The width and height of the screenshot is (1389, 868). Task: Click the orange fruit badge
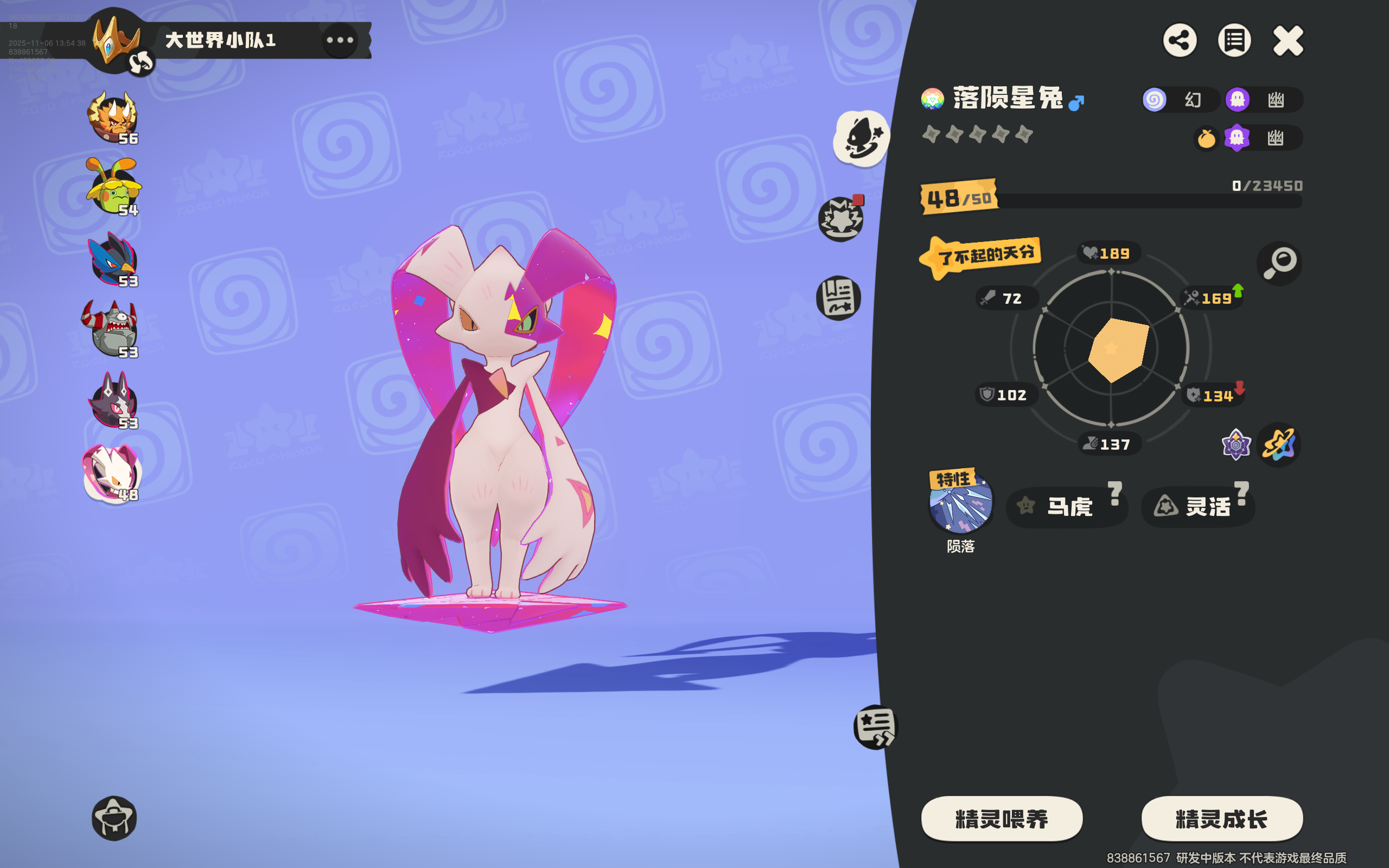(1208, 137)
